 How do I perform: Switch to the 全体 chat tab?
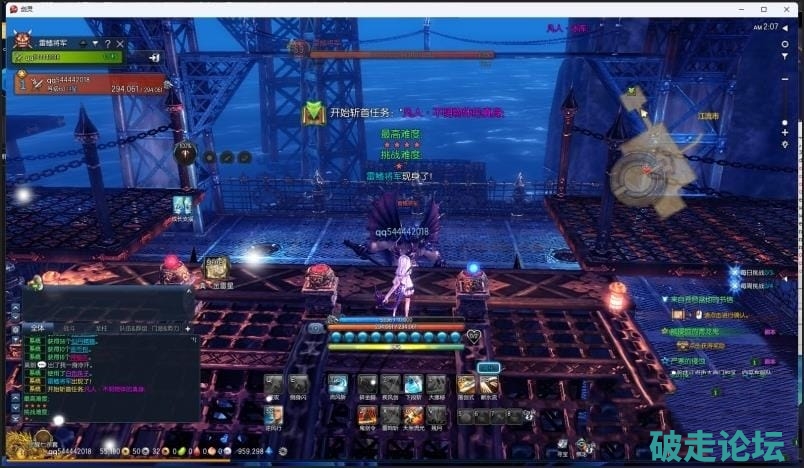pos(36,327)
